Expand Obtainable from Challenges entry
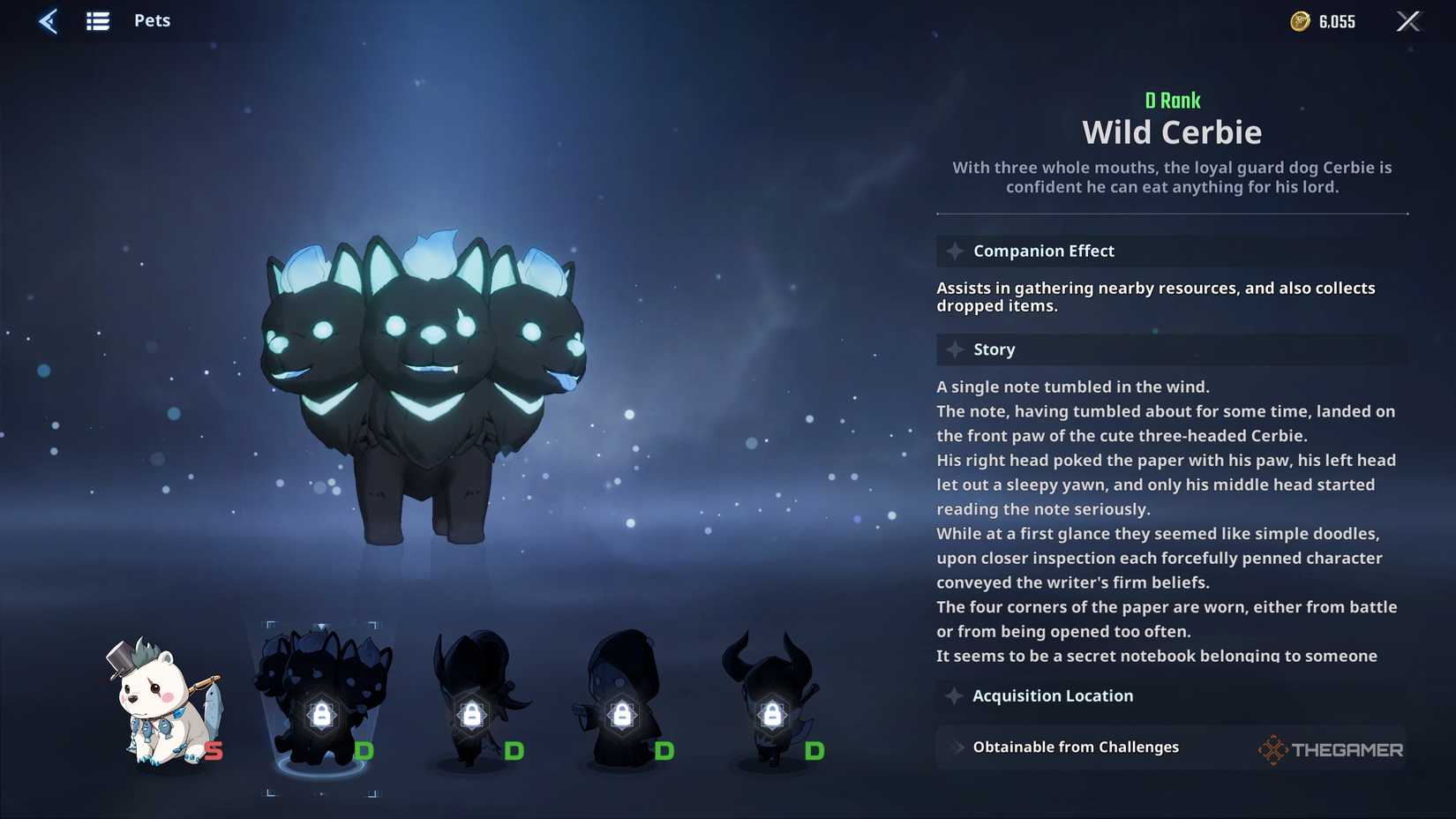 click(1075, 747)
